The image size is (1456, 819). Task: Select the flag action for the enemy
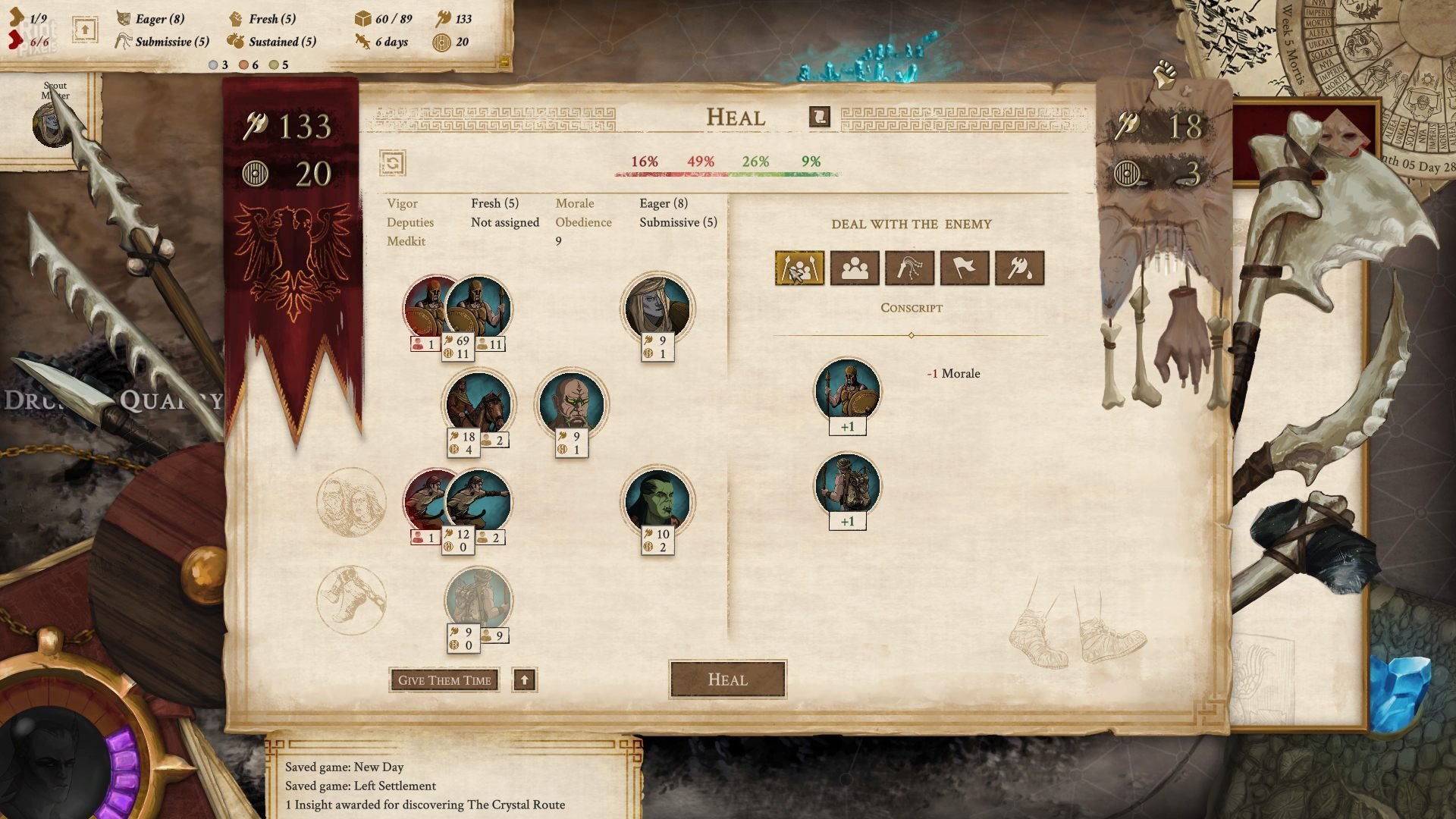pyautogui.click(x=965, y=268)
